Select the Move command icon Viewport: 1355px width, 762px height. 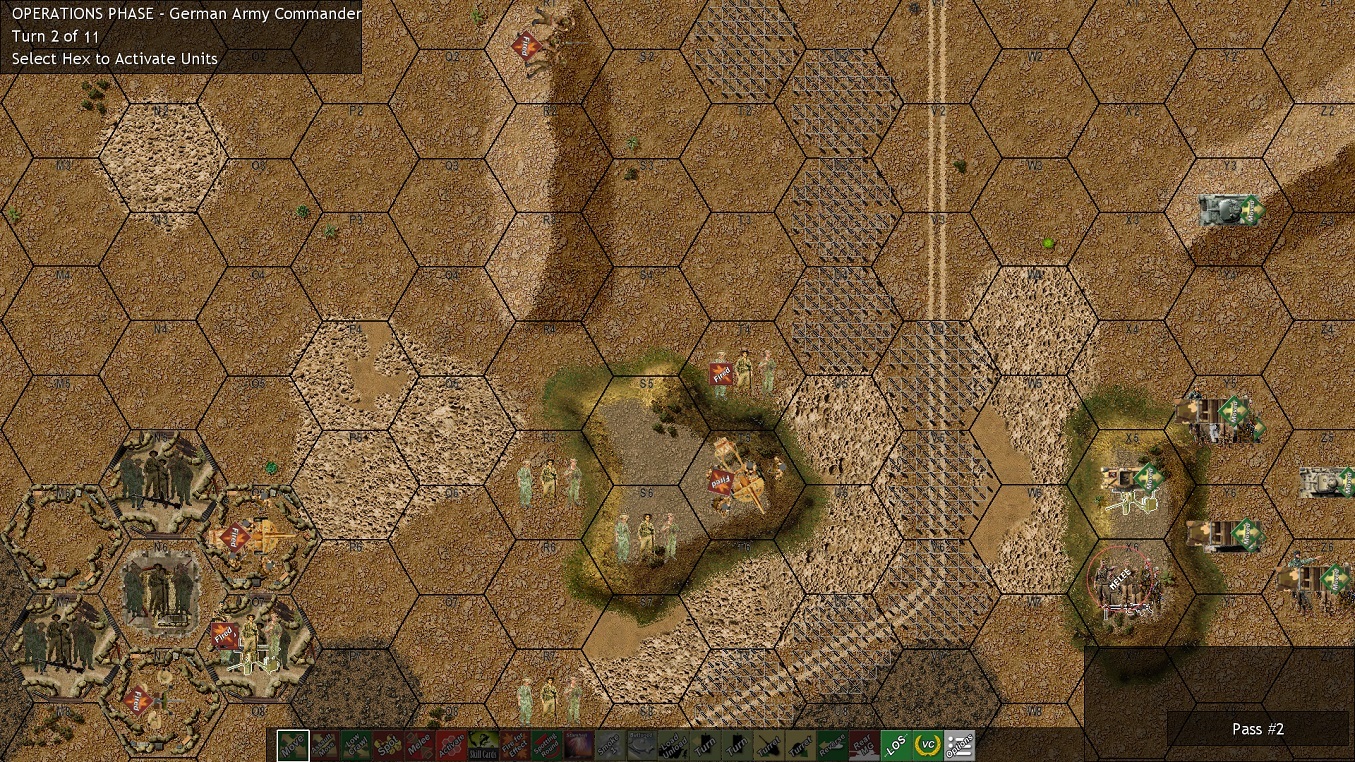click(293, 745)
